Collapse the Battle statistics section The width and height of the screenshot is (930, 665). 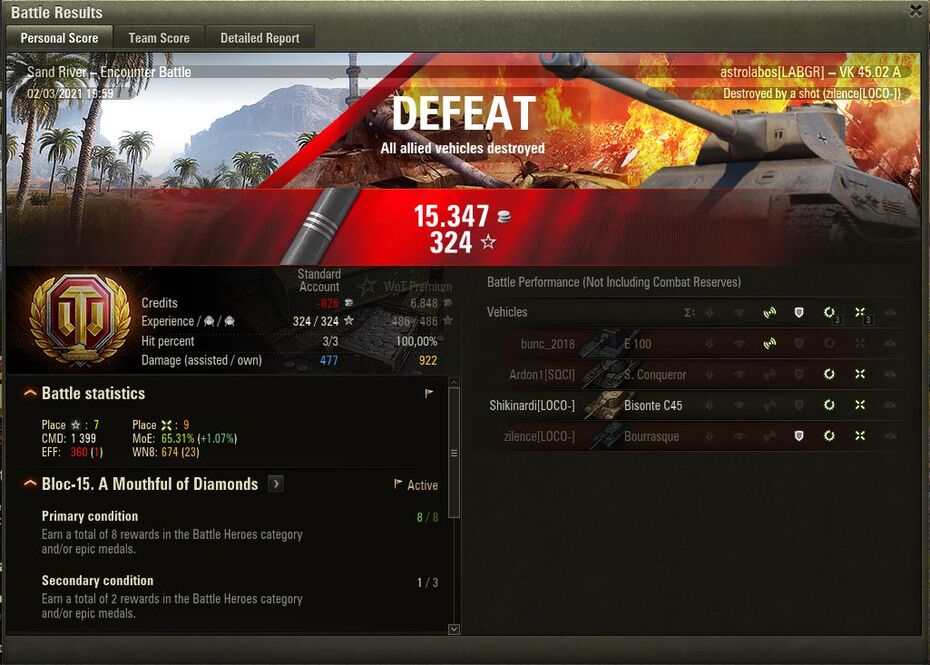(x=31, y=394)
